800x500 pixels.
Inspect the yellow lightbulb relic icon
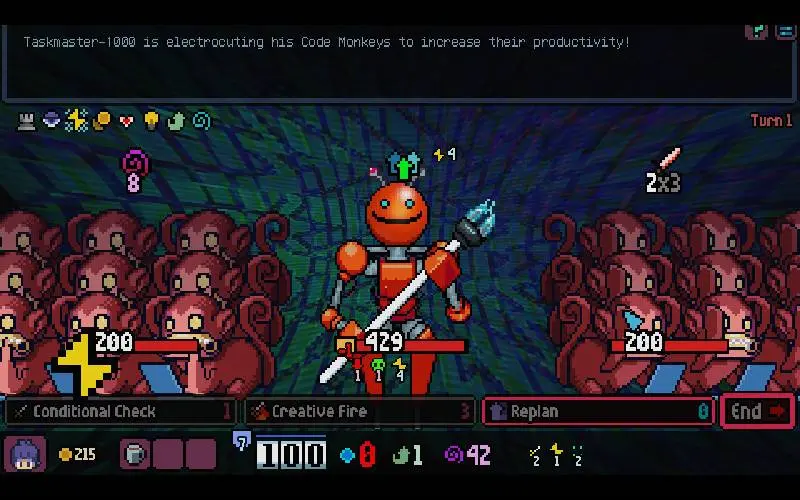coord(151,121)
